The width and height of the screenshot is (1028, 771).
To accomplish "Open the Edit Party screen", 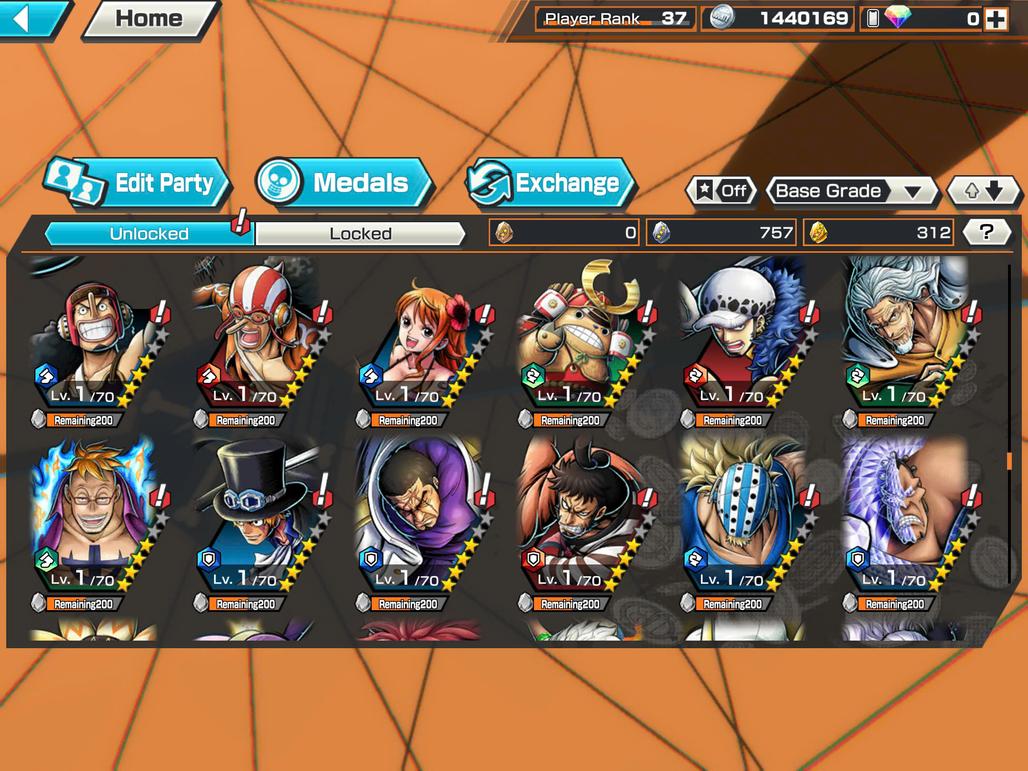I will (138, 183).
